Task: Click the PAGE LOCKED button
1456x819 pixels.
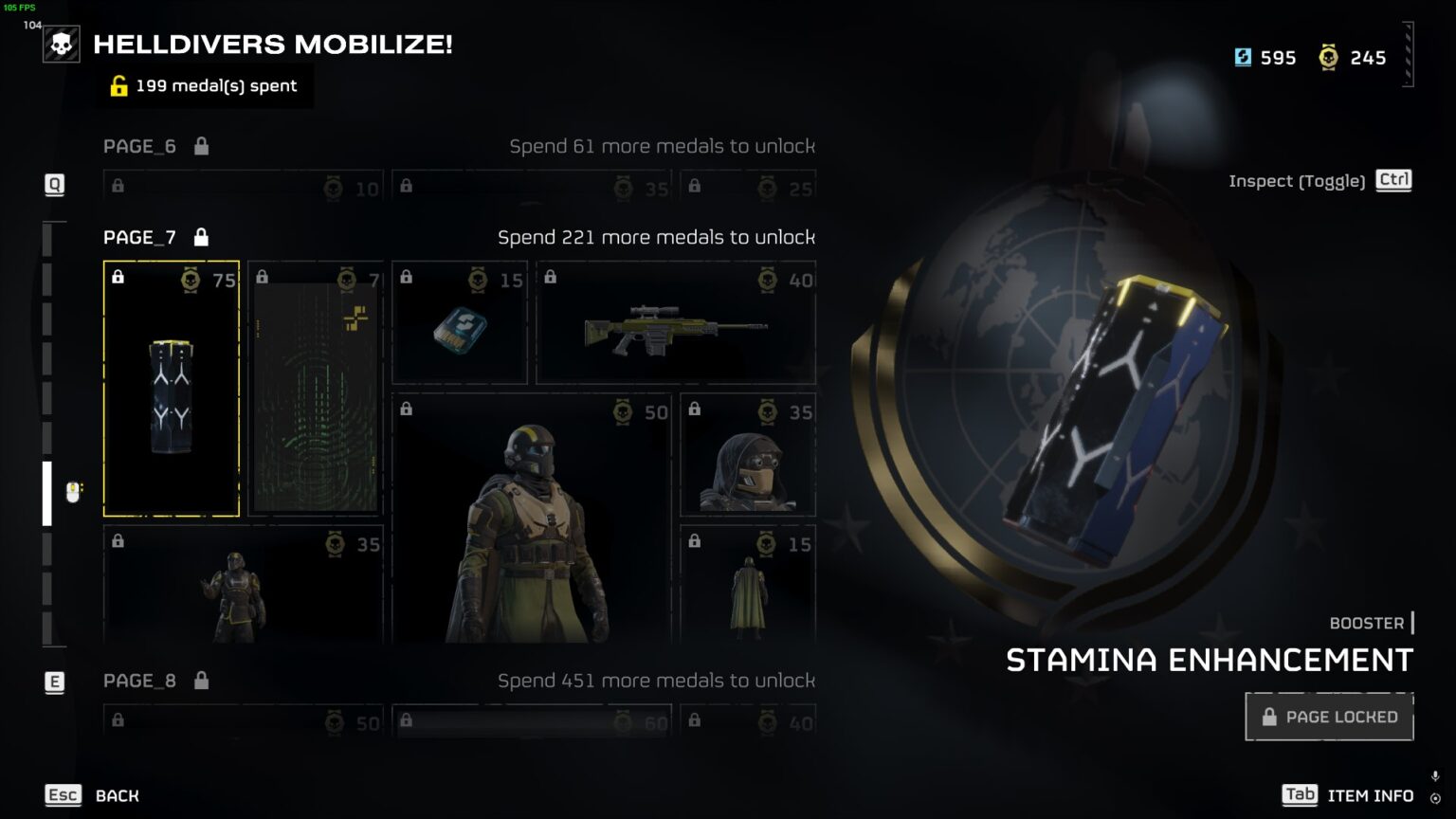Action: 1328,717
